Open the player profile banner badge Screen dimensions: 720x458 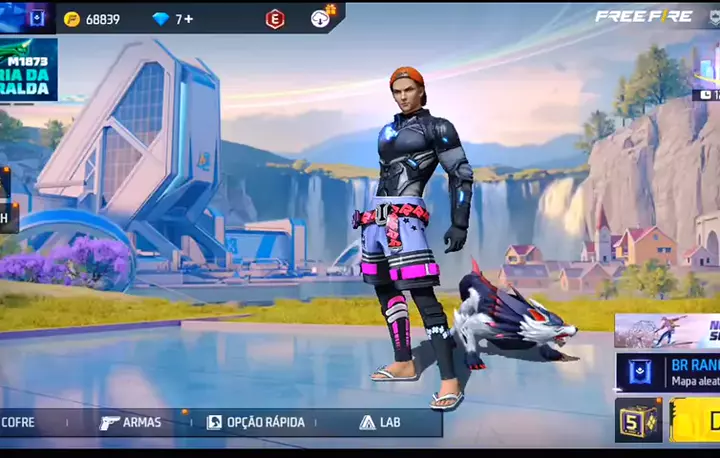pyautogui.click(x=36, y=17)
